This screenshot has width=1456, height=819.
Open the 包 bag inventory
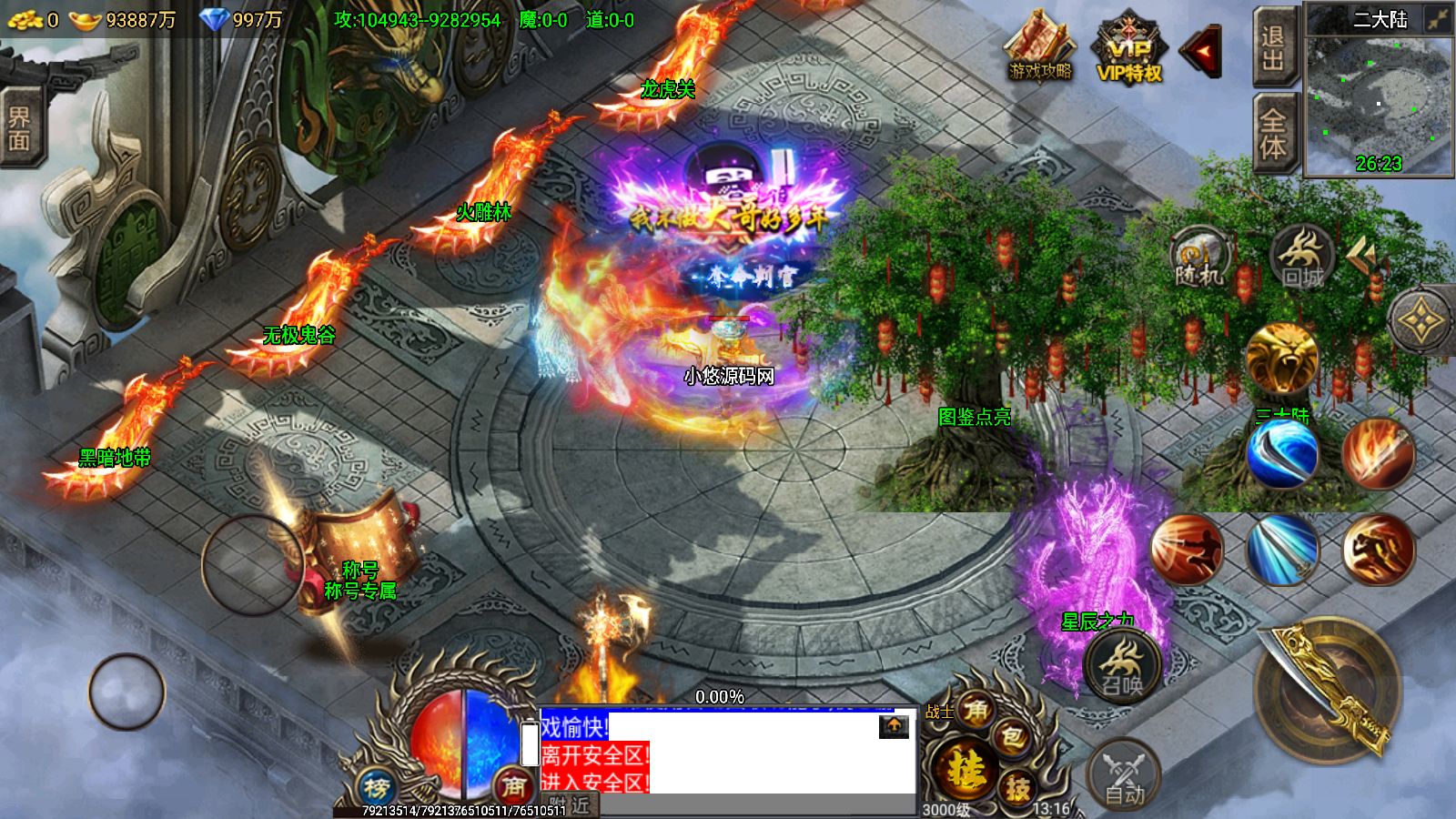pos(1012,739)
